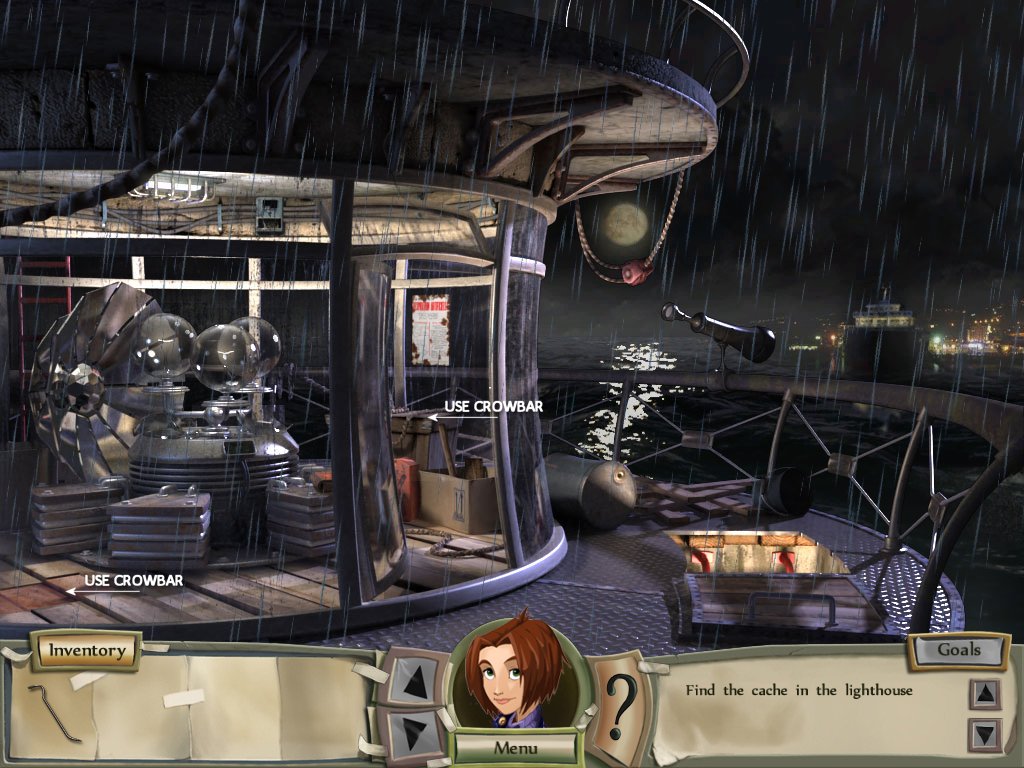The width and height of the screenshot is (1024, 768).
Task: Open the Menu
Action: click(516, 747)
